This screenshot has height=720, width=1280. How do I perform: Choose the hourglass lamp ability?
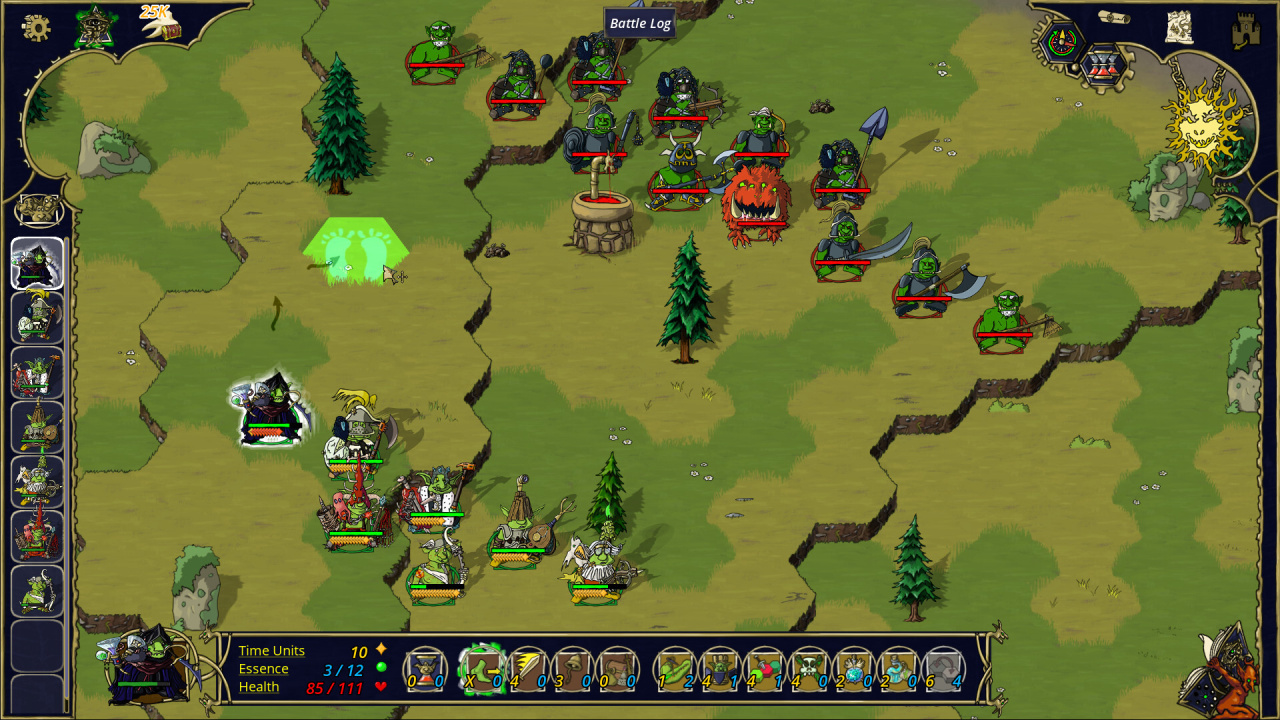click(x=425, y=669)
